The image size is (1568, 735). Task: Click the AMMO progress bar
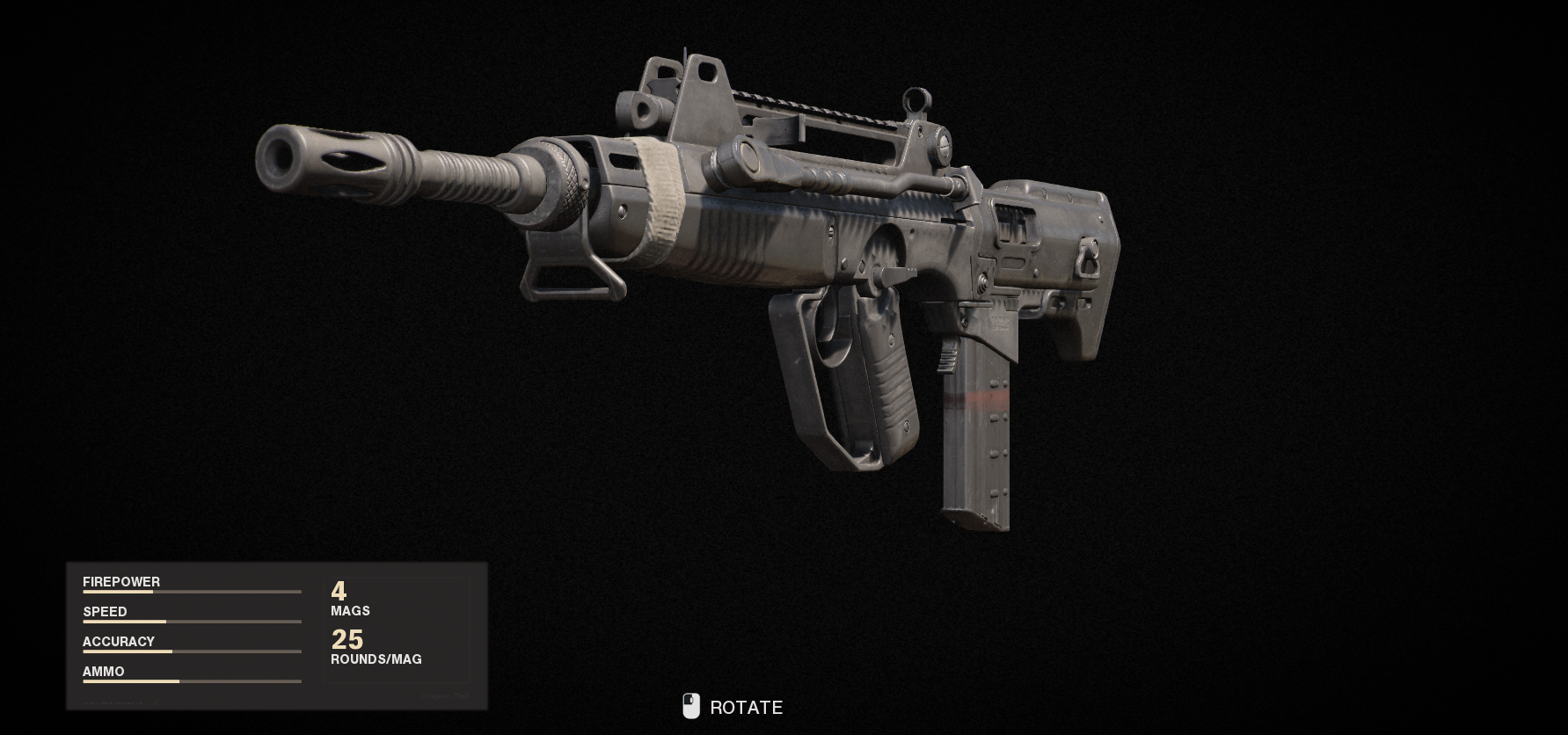pos(192,680)
